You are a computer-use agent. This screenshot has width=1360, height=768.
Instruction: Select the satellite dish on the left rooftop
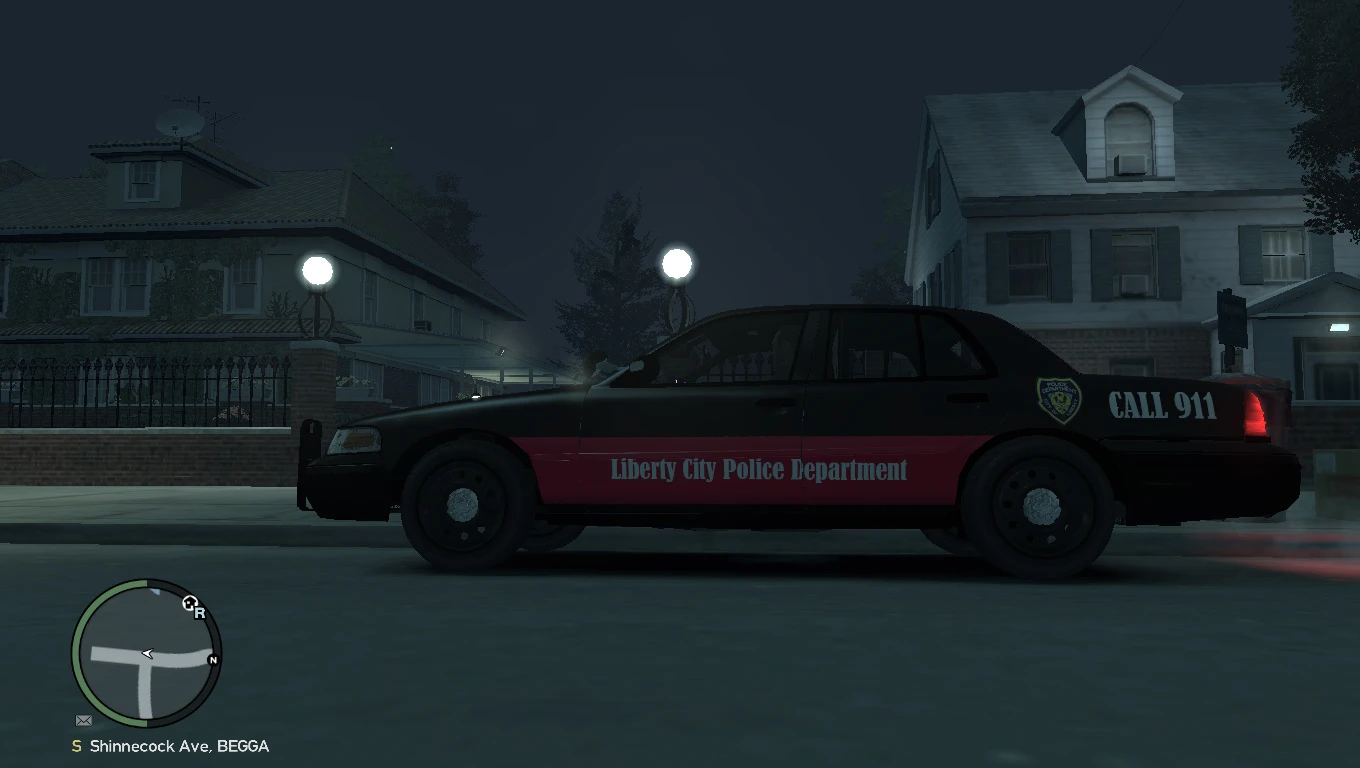(178, 123)
